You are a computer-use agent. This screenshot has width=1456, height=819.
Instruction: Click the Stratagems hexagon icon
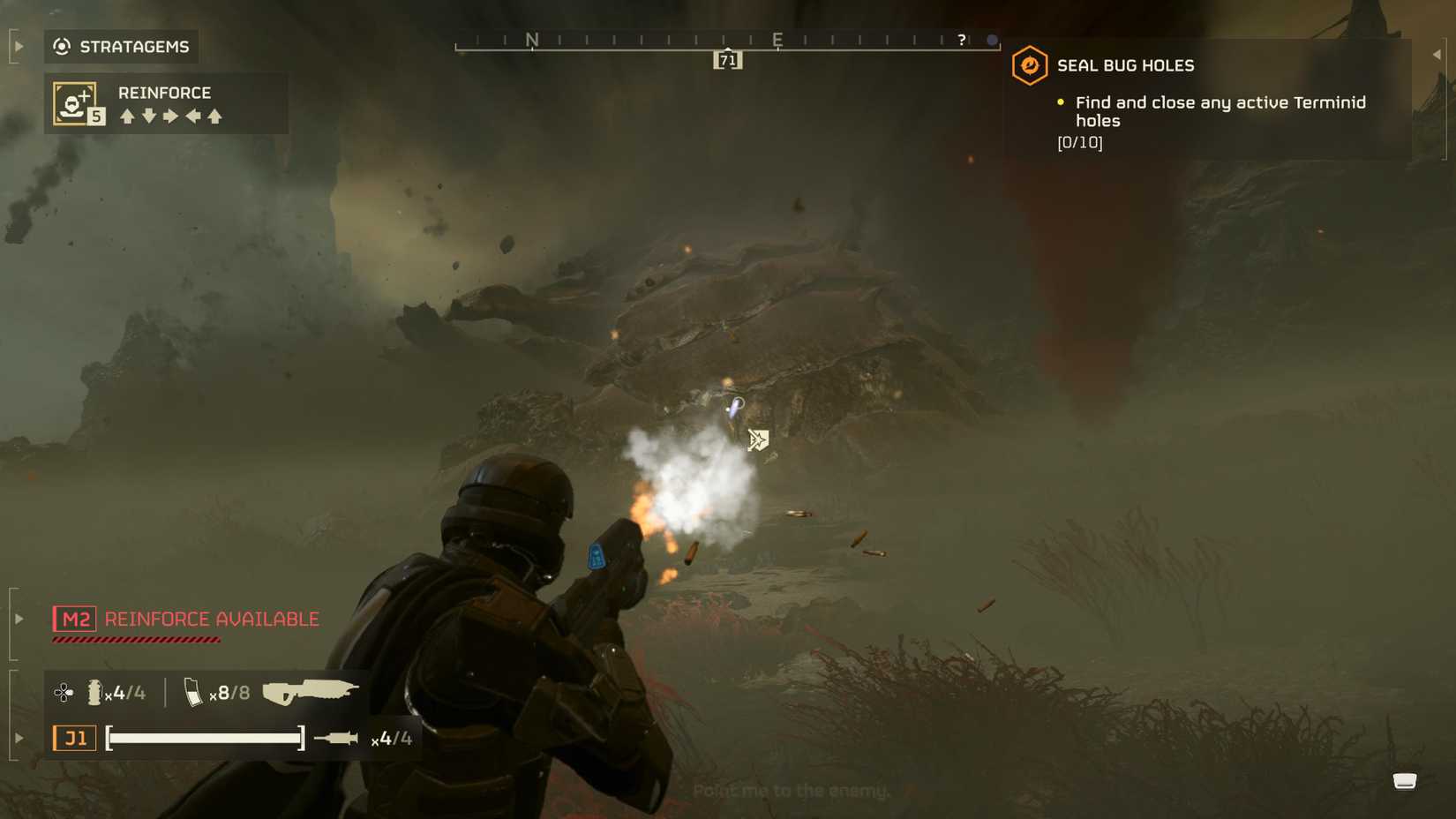(61, 46)
